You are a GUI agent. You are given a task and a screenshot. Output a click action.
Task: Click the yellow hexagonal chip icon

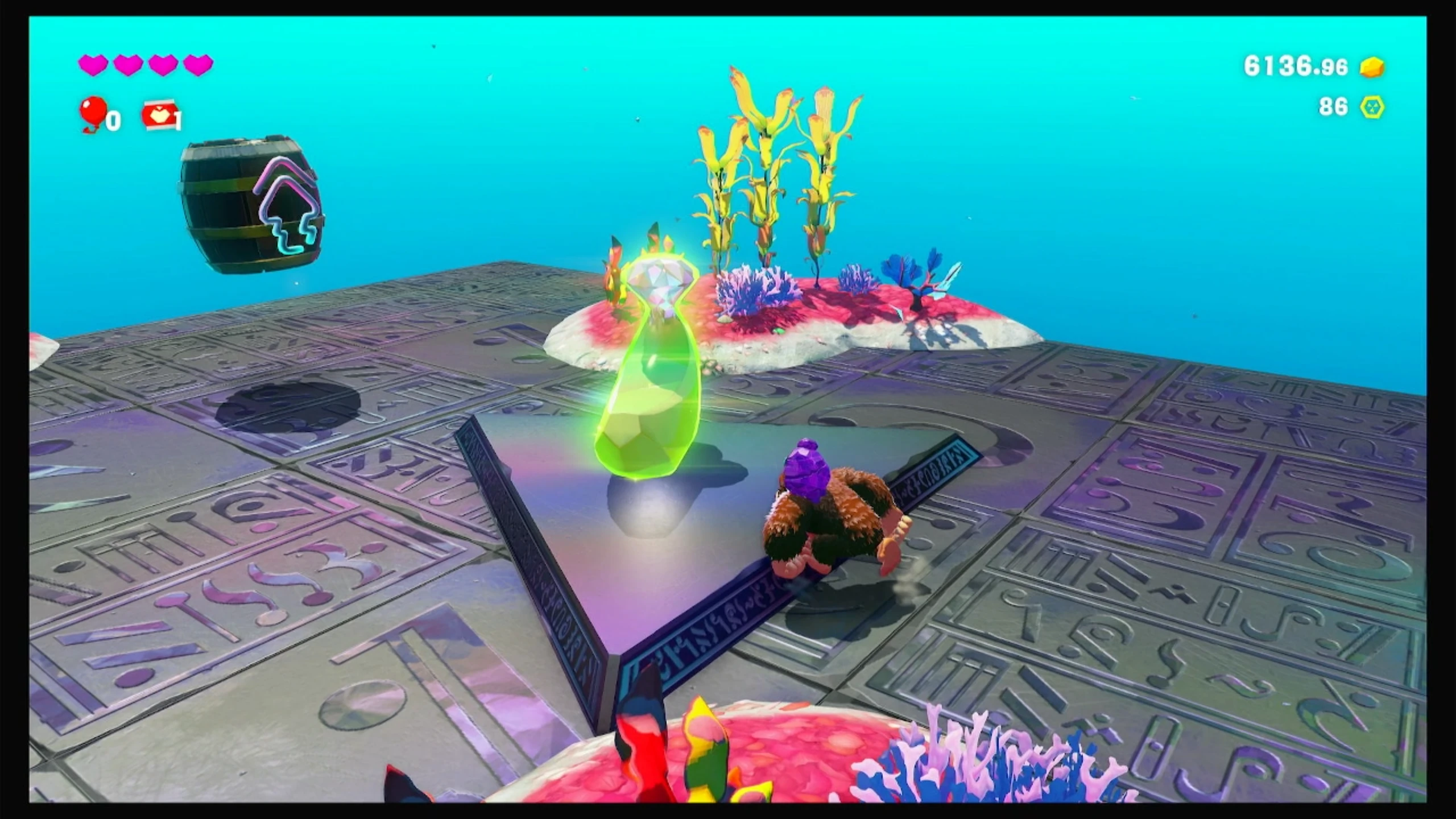click(1372, 107)
